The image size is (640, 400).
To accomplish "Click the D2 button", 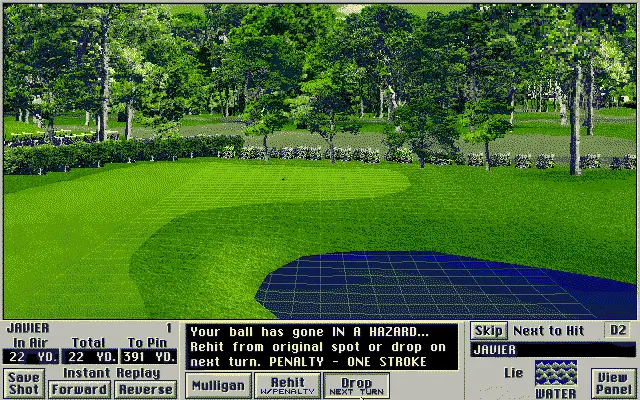I will tap(619, 330).
